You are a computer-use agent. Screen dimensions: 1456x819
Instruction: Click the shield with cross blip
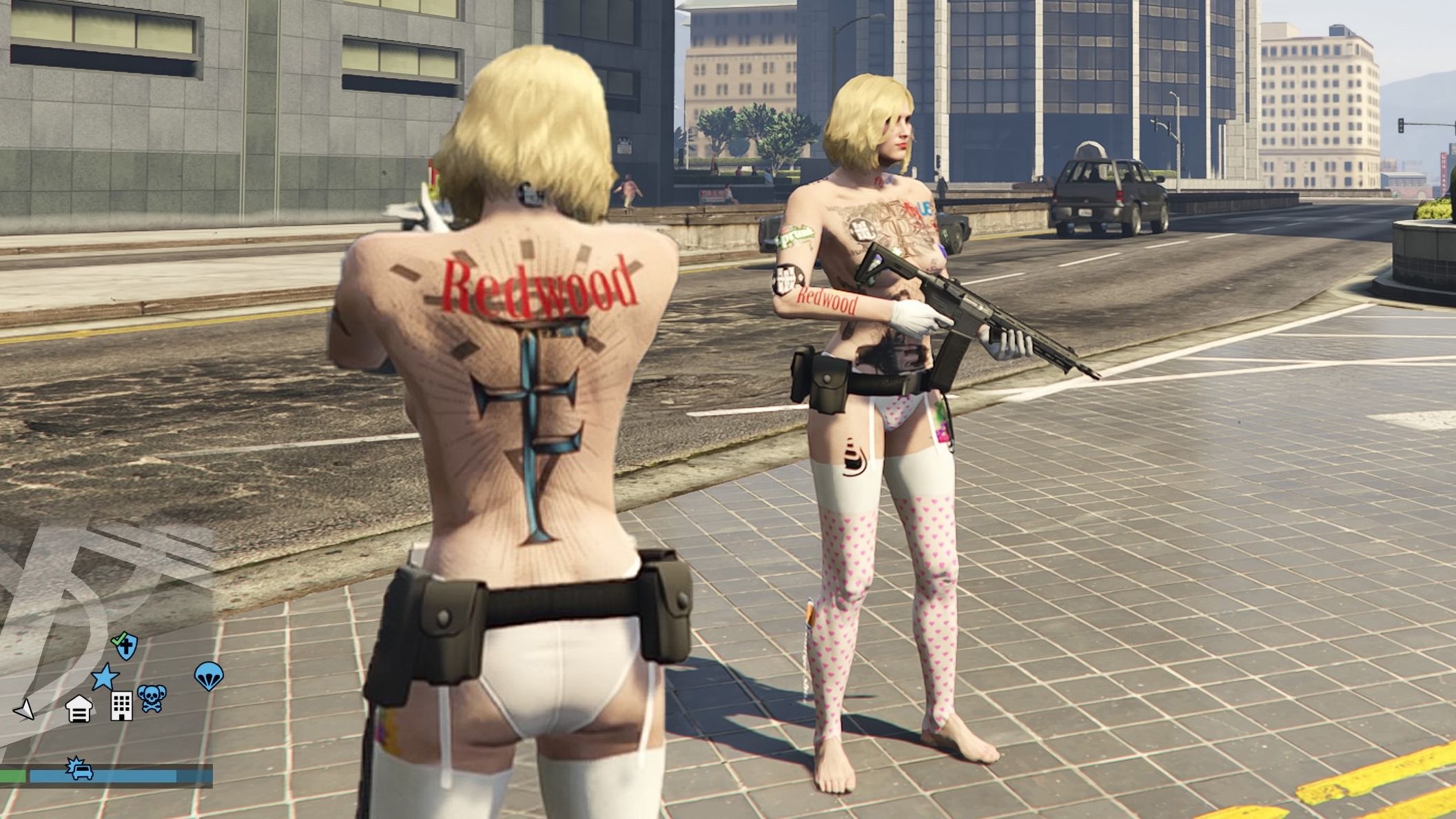[x=125, y=645]
